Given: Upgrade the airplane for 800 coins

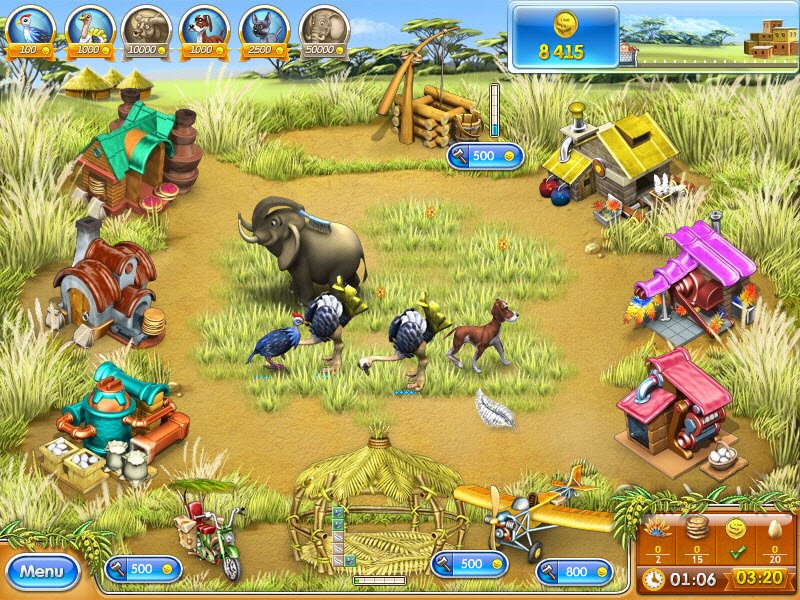Looking at the screenshot, I should [574, 571].
